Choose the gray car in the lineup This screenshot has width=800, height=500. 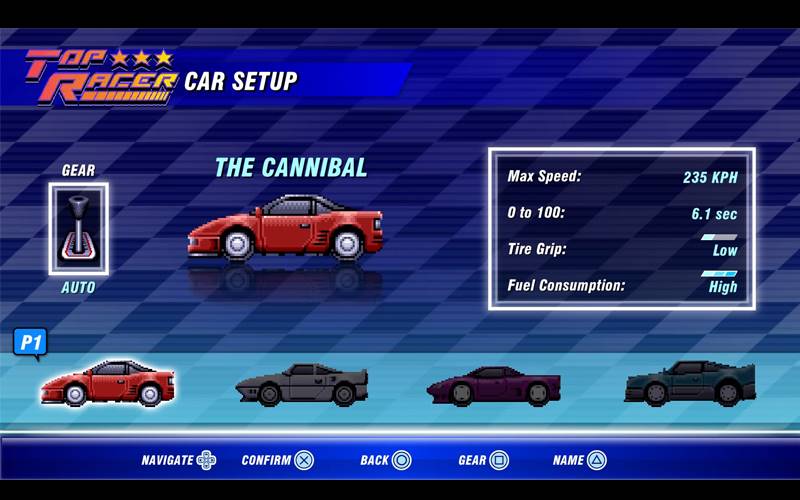(x=302, y=384)
